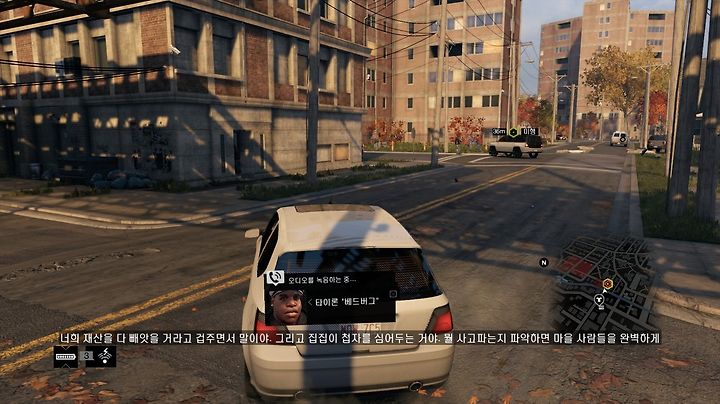Open the audio log phone icon
This screenshot has width=720, height=404.
click(276, 278)
